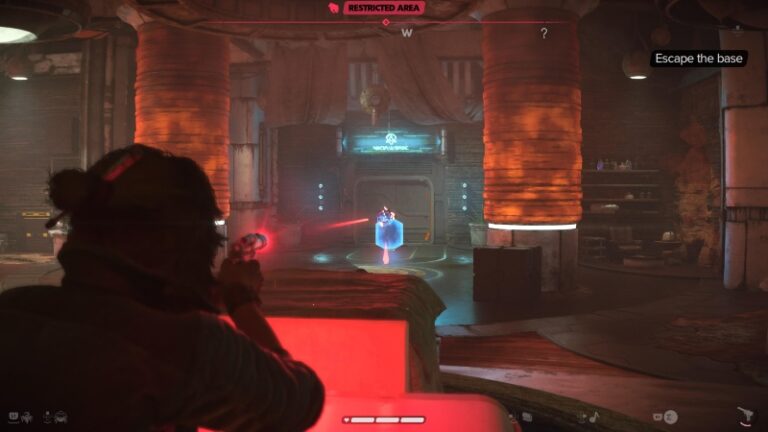Click the Restricted Area alert badge
Screen dimensions: 768x432
pyautogui.click(x=384, y=8)
